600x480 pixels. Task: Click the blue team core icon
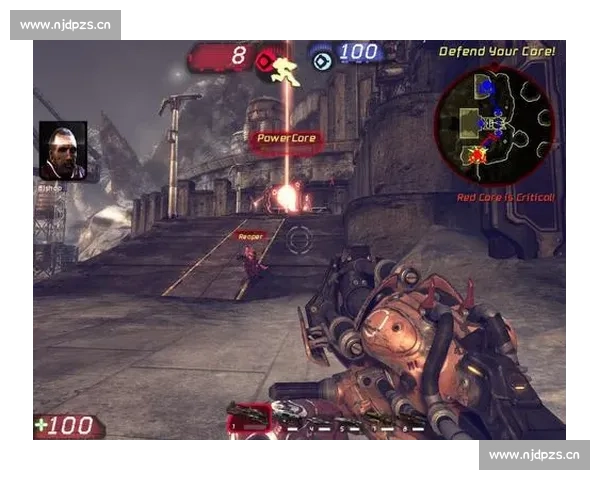pos(321,60)
